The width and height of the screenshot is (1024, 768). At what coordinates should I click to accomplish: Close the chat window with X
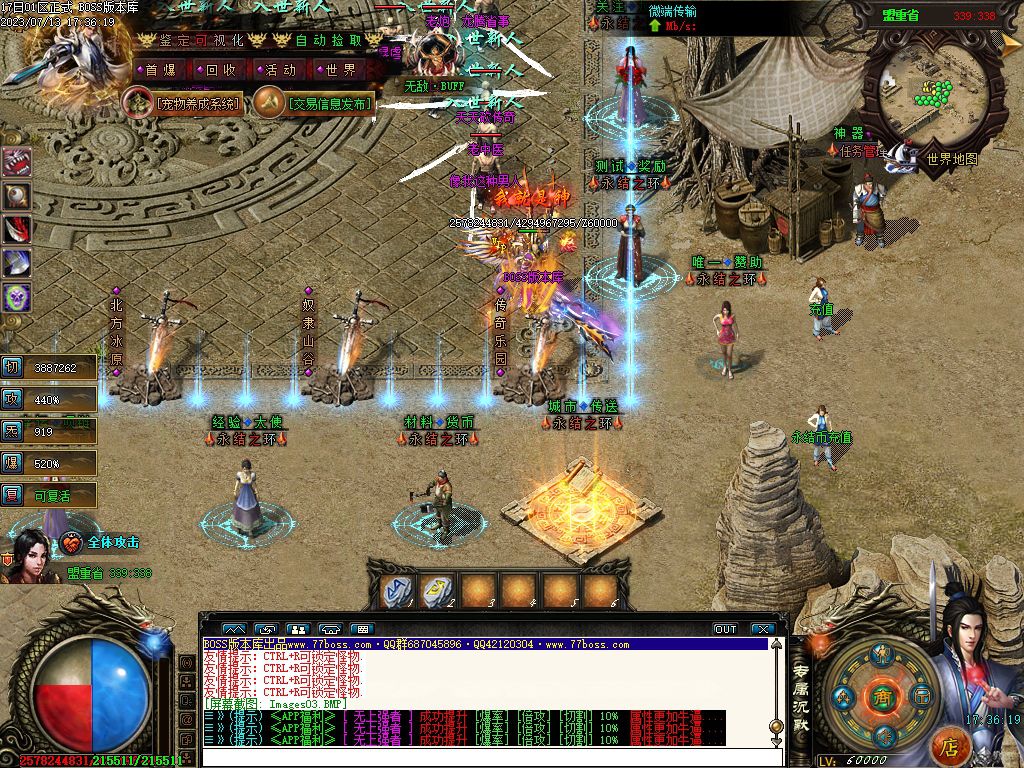763,629
